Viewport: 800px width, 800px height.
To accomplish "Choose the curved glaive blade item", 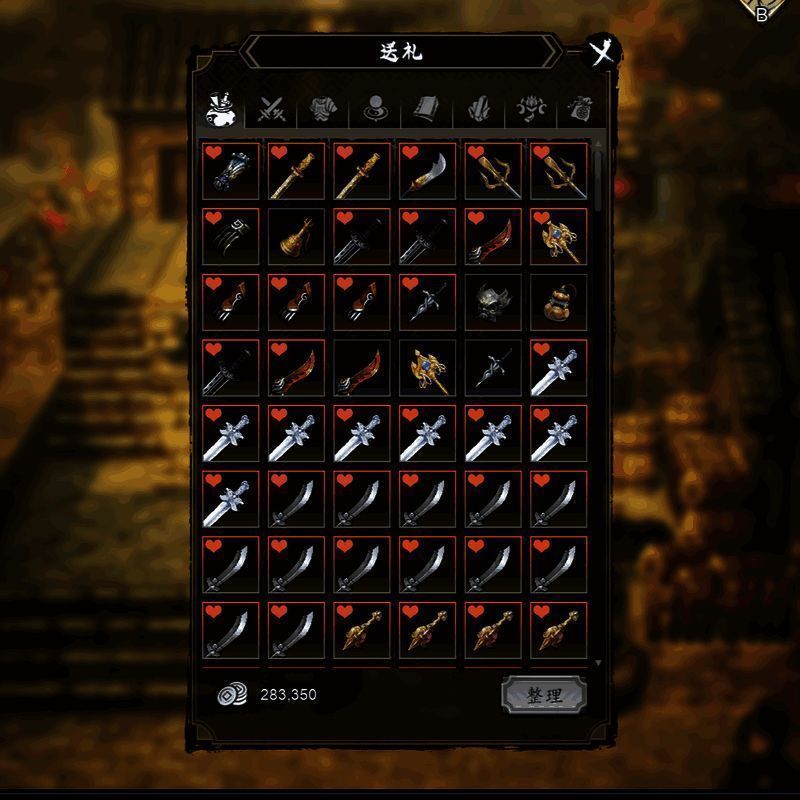I will point(428,171).
